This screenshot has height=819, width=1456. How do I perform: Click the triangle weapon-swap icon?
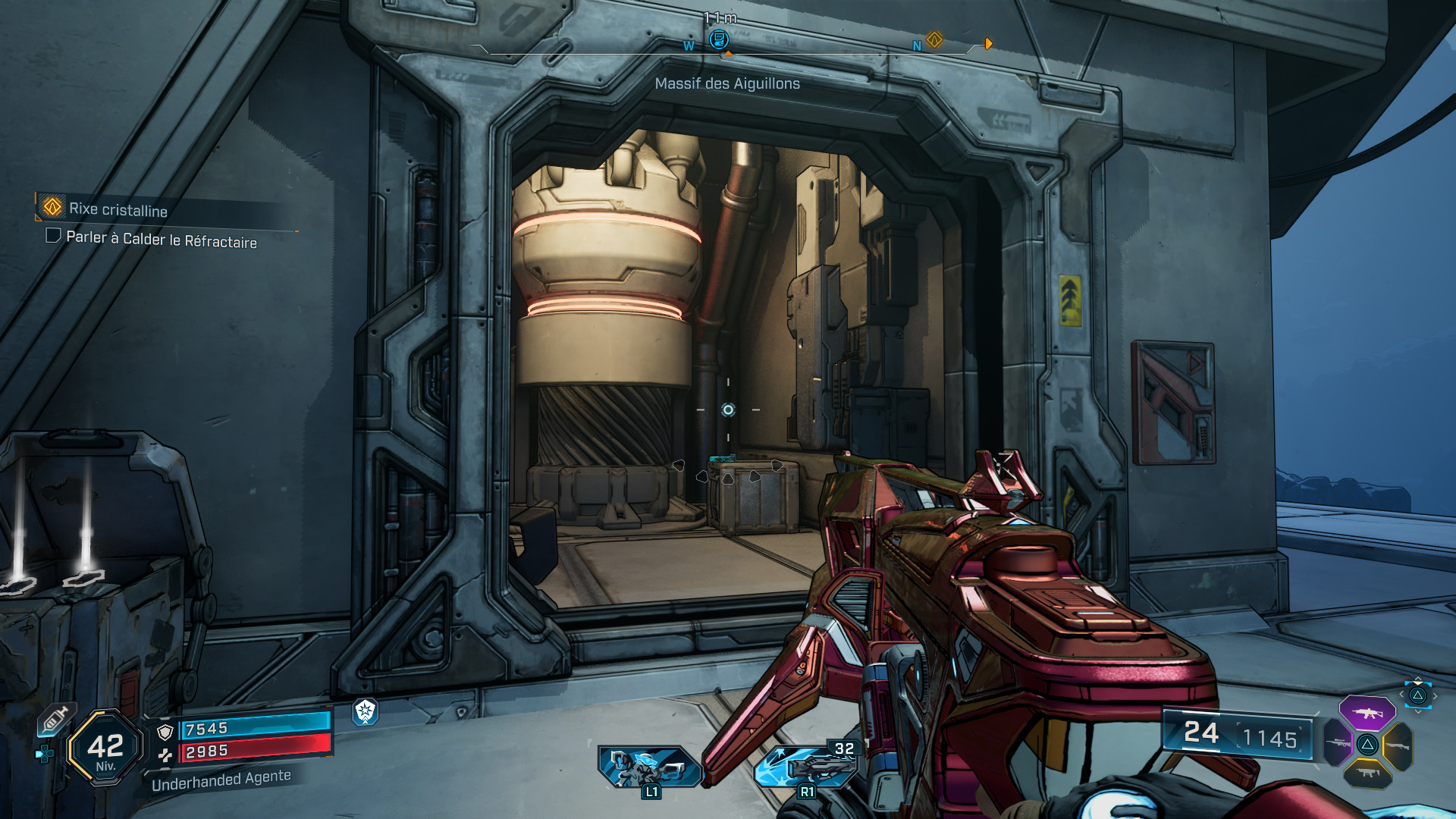[x=1368, y=745]
